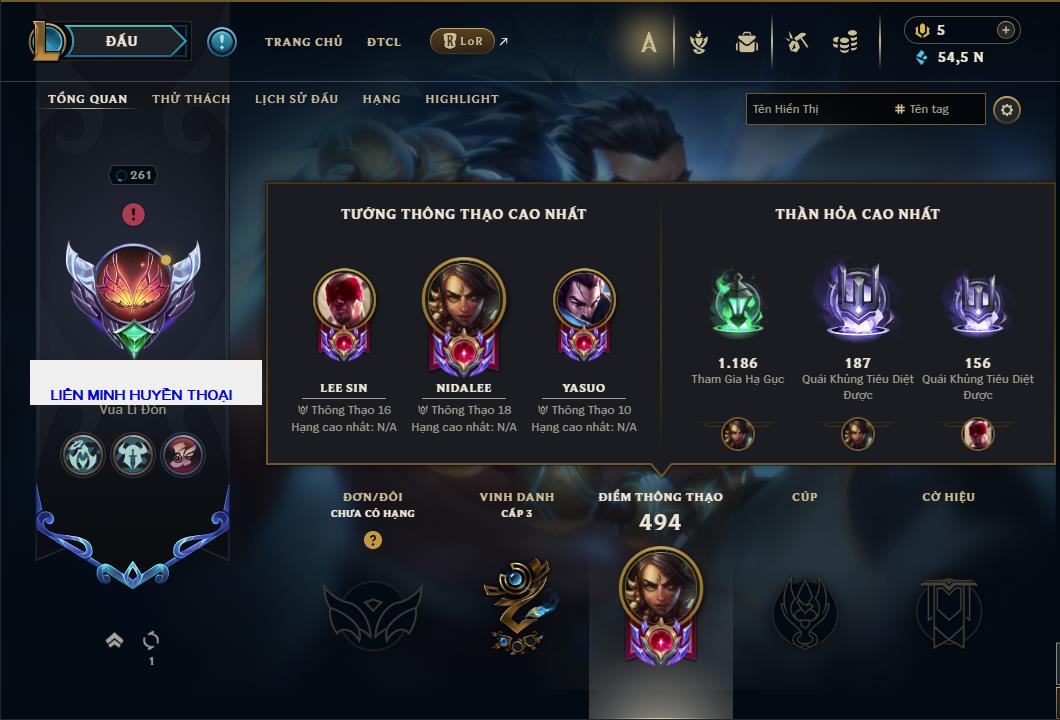Add currency with the plus button
The image size is (1060, 720).
1006,30
